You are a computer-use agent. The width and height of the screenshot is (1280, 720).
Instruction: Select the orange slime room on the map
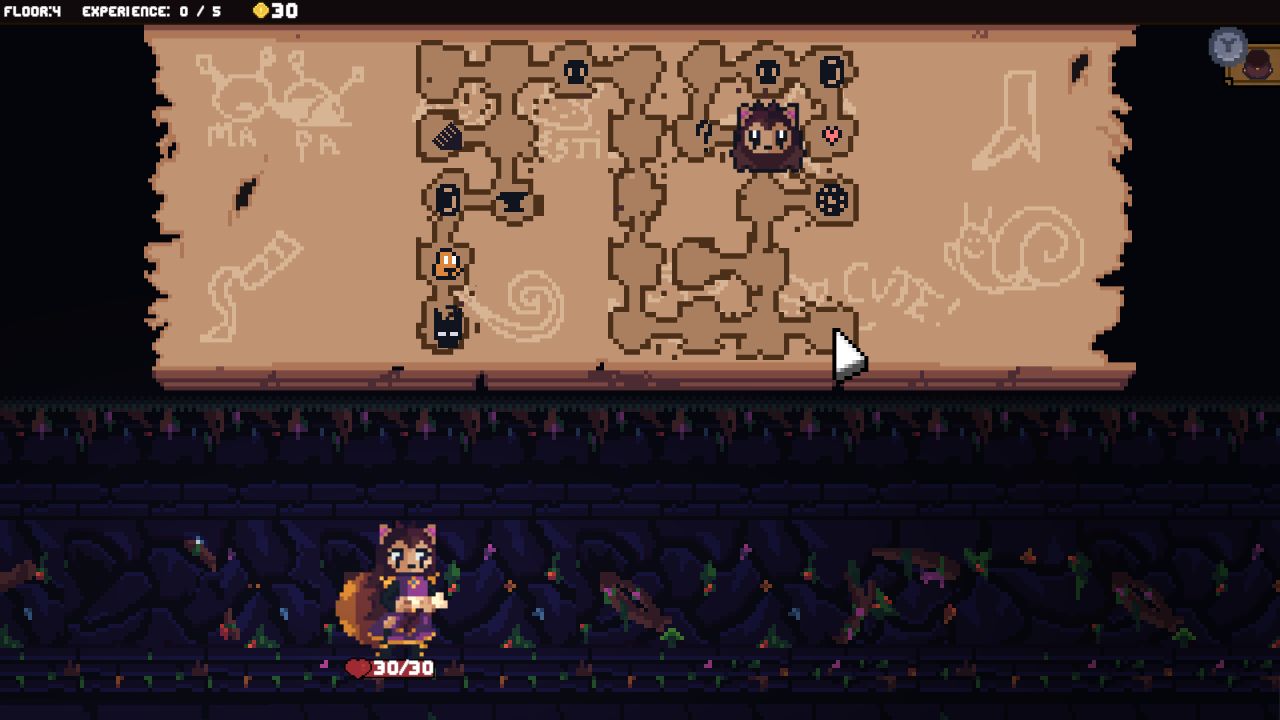[445, 263]
